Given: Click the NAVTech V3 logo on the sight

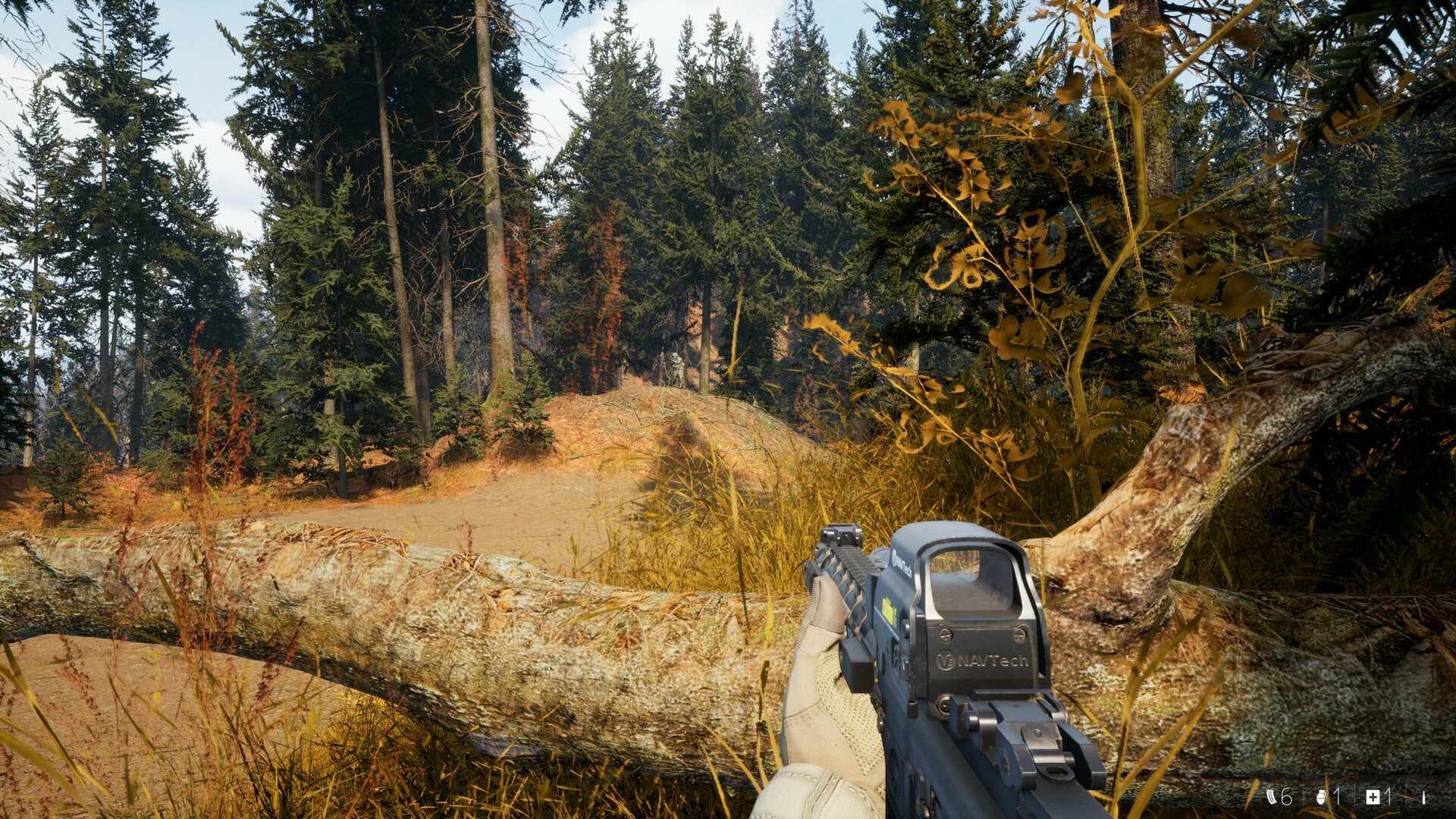Looking at the screenshot, I should 945,659.
